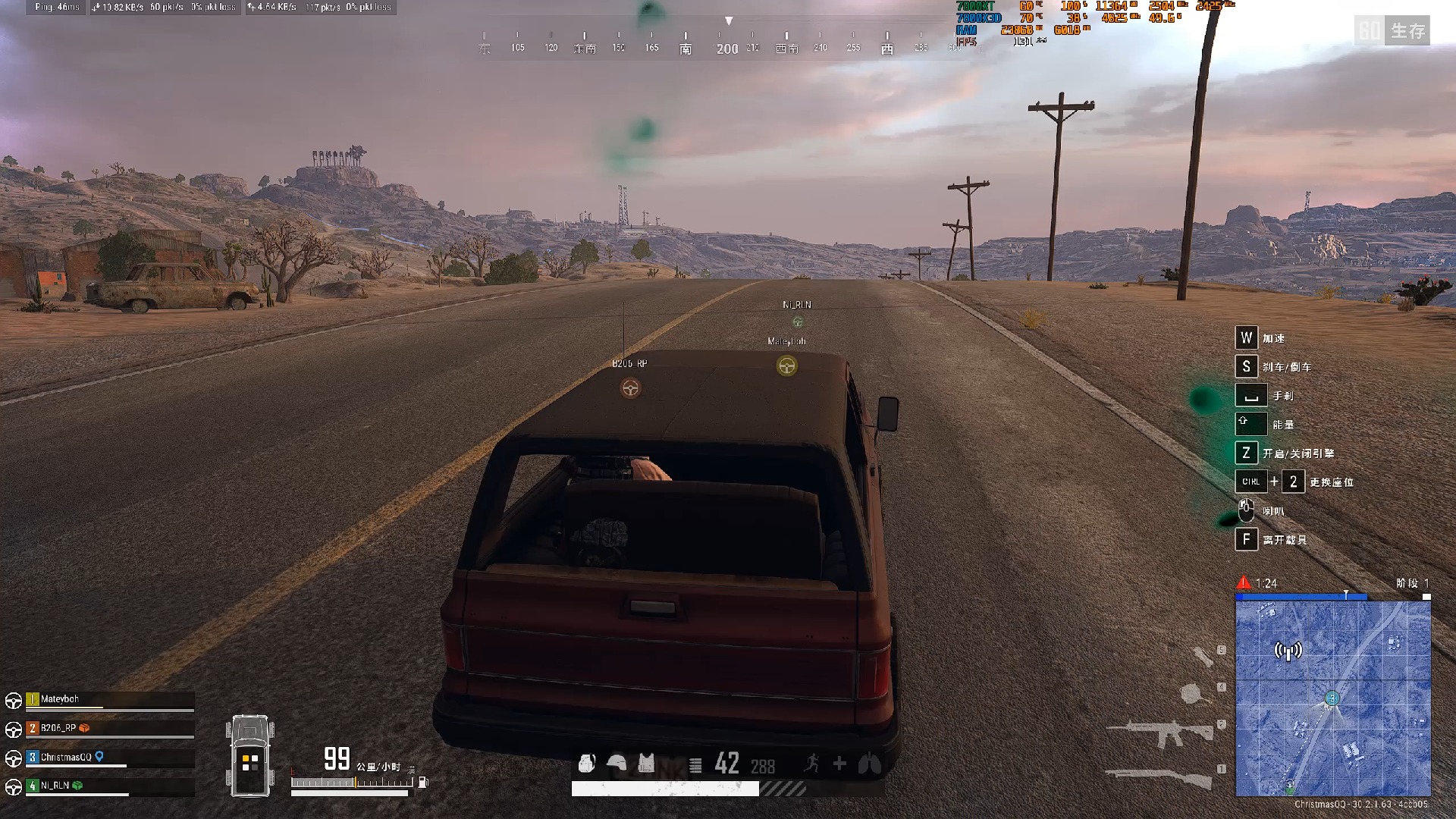
Task: Open the minimap
Action: click(x=1332, y=698)
